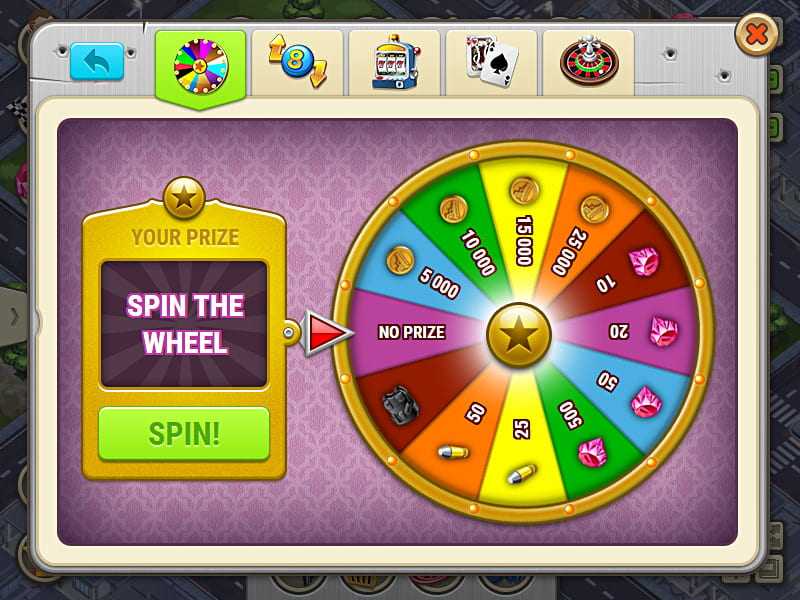Spin the wheel with the green SPIN! button
This screenshot has width=800, height=600.
point(184,433)
